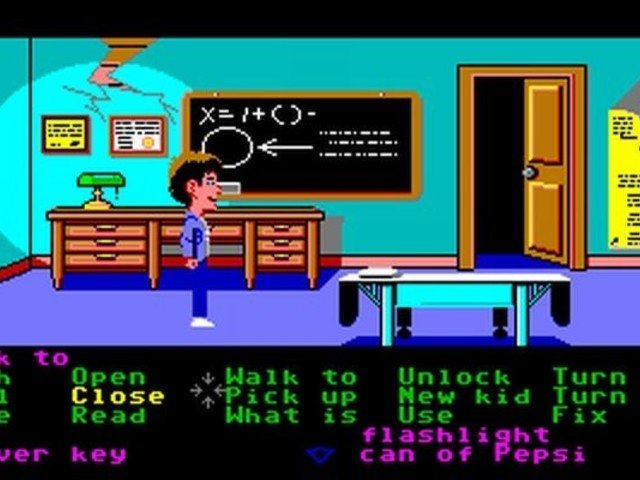Activate the Walk to command
This screenshot has height=480, width=640.
pos(291,377)
